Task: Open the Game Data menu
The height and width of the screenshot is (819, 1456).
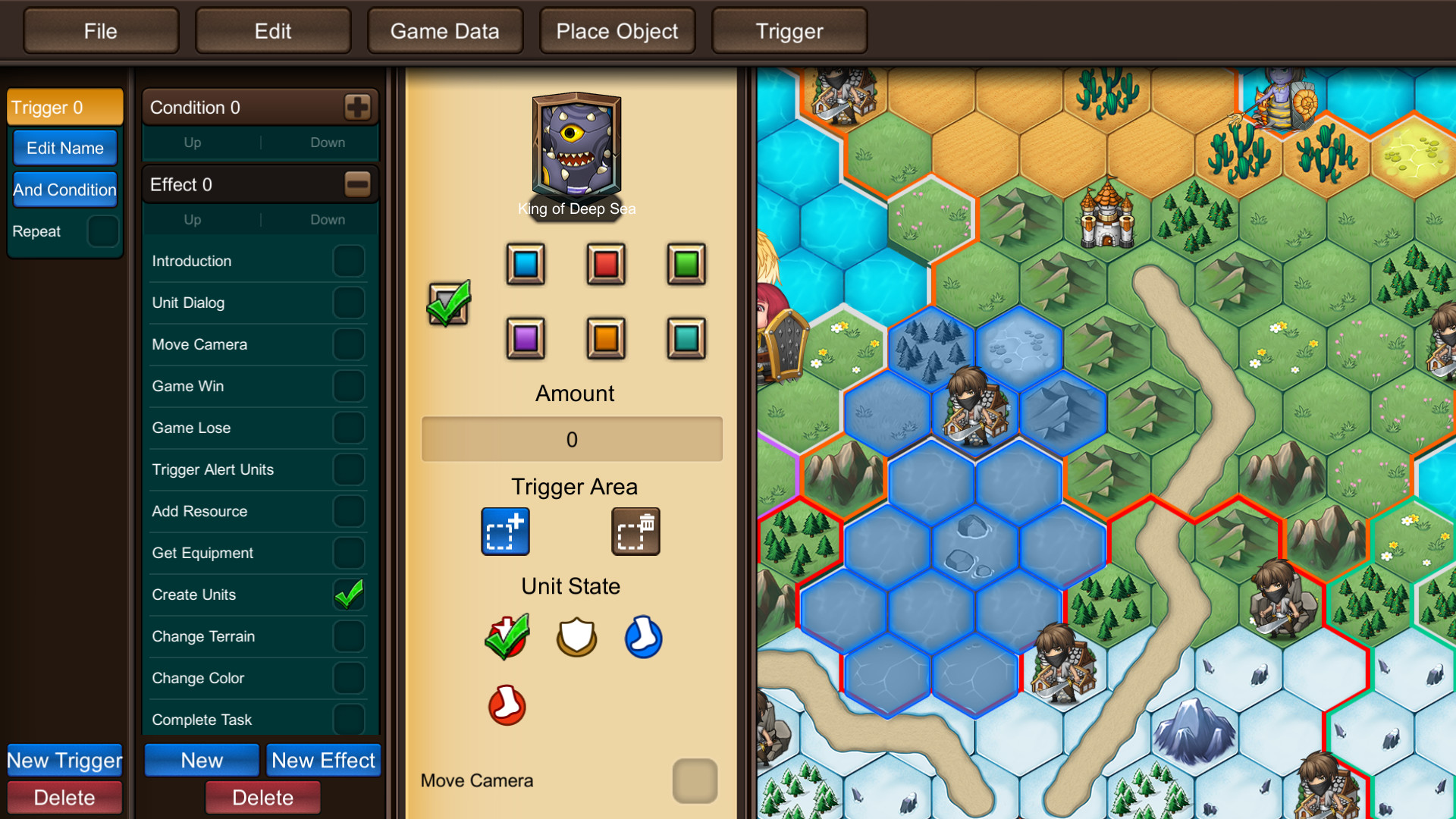Action: (444, 30)
